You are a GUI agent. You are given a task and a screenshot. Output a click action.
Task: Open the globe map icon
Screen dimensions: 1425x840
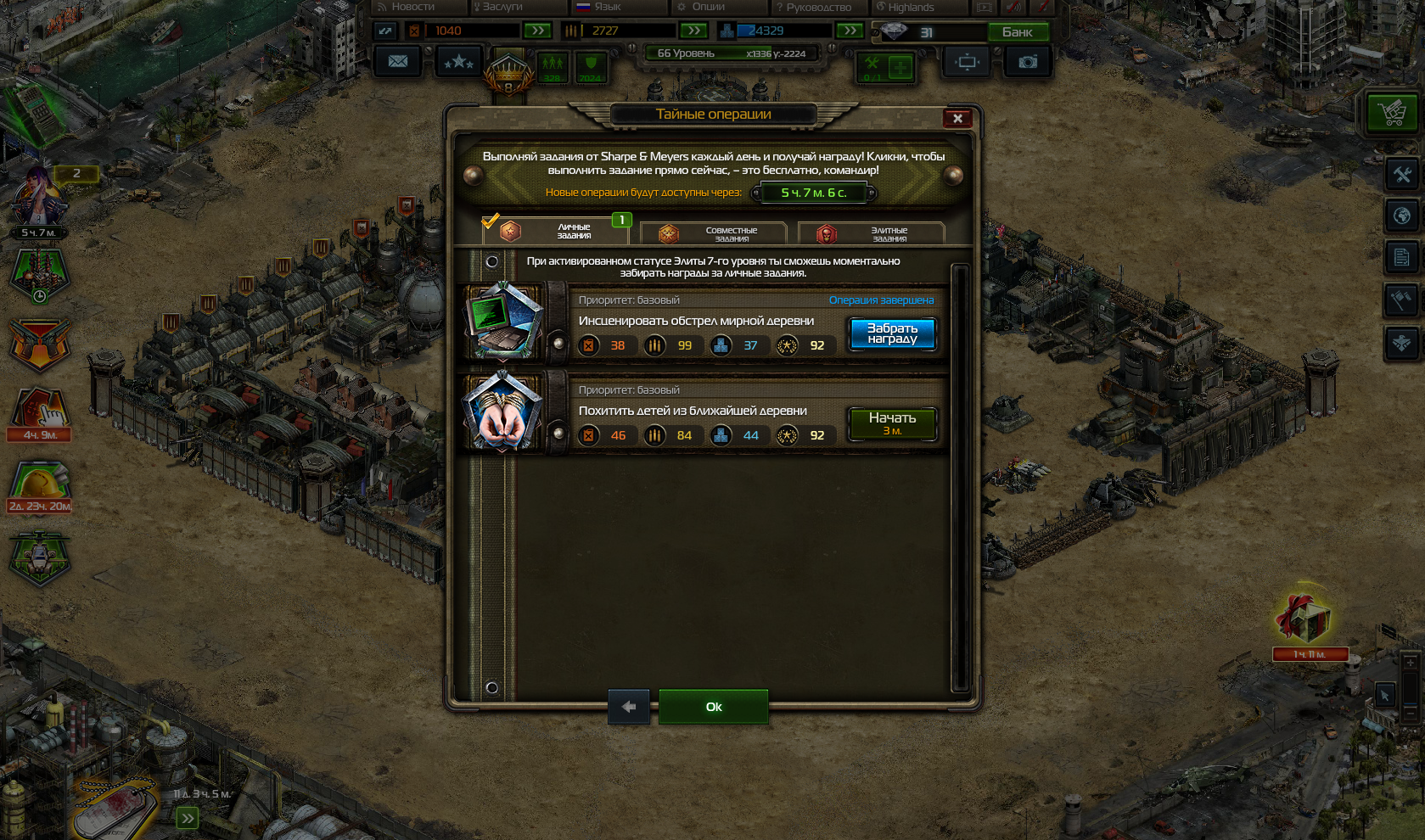click(x=1402, y=216)
